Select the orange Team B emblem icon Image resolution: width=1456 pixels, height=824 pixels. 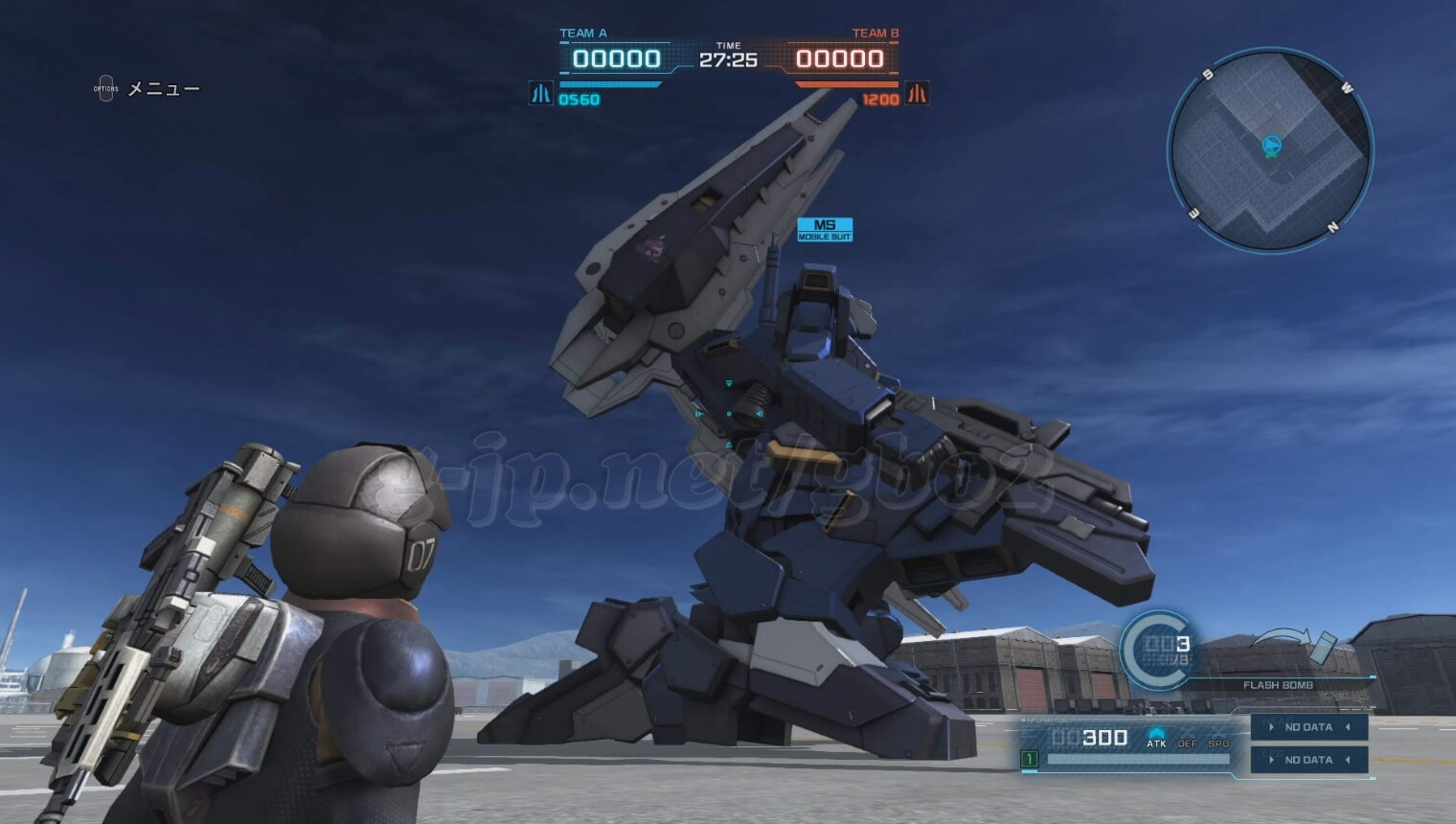coord(917,94)
